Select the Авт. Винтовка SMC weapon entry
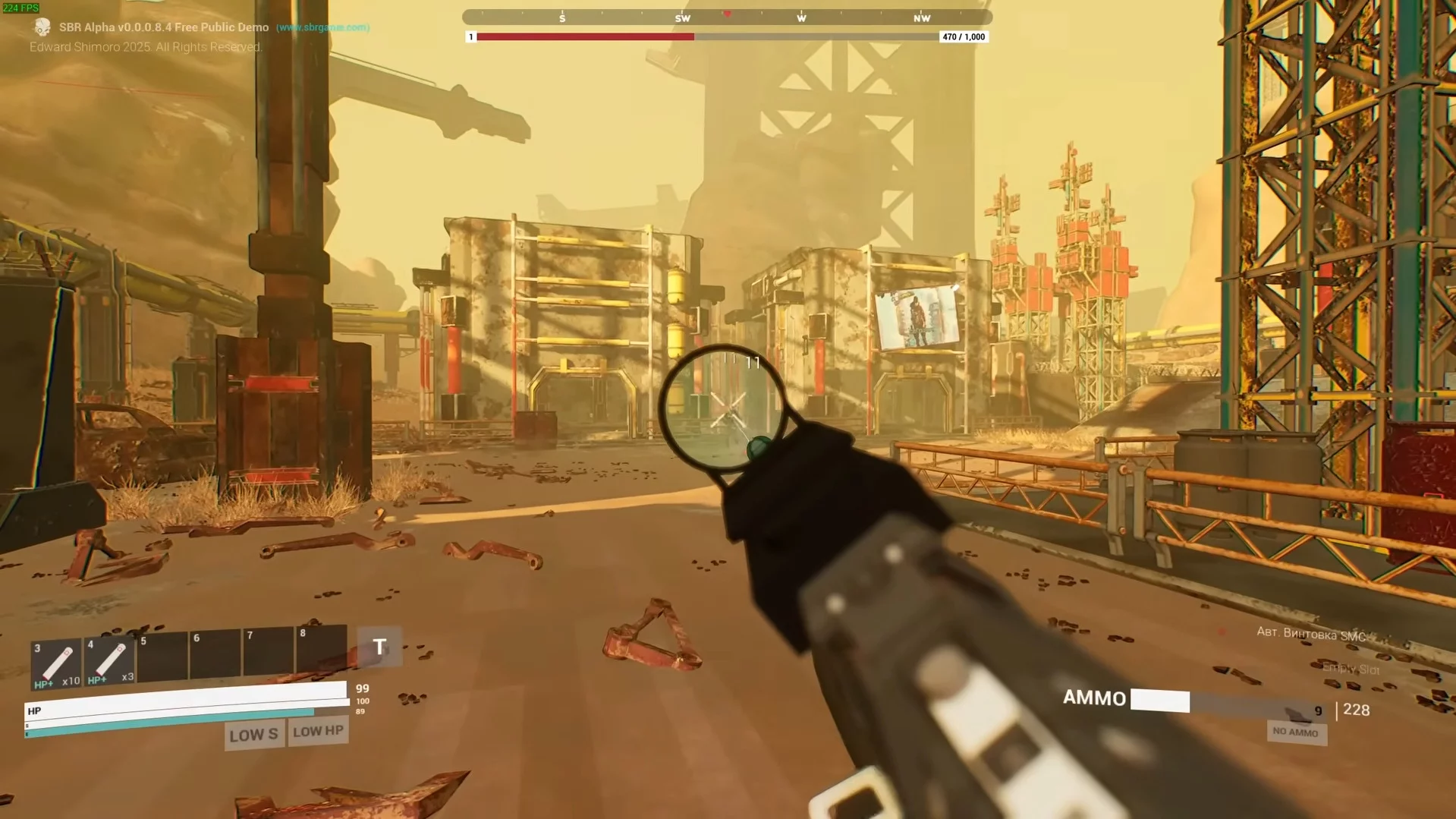This screenshot has height=819, width=1456. click(1310, 634)
